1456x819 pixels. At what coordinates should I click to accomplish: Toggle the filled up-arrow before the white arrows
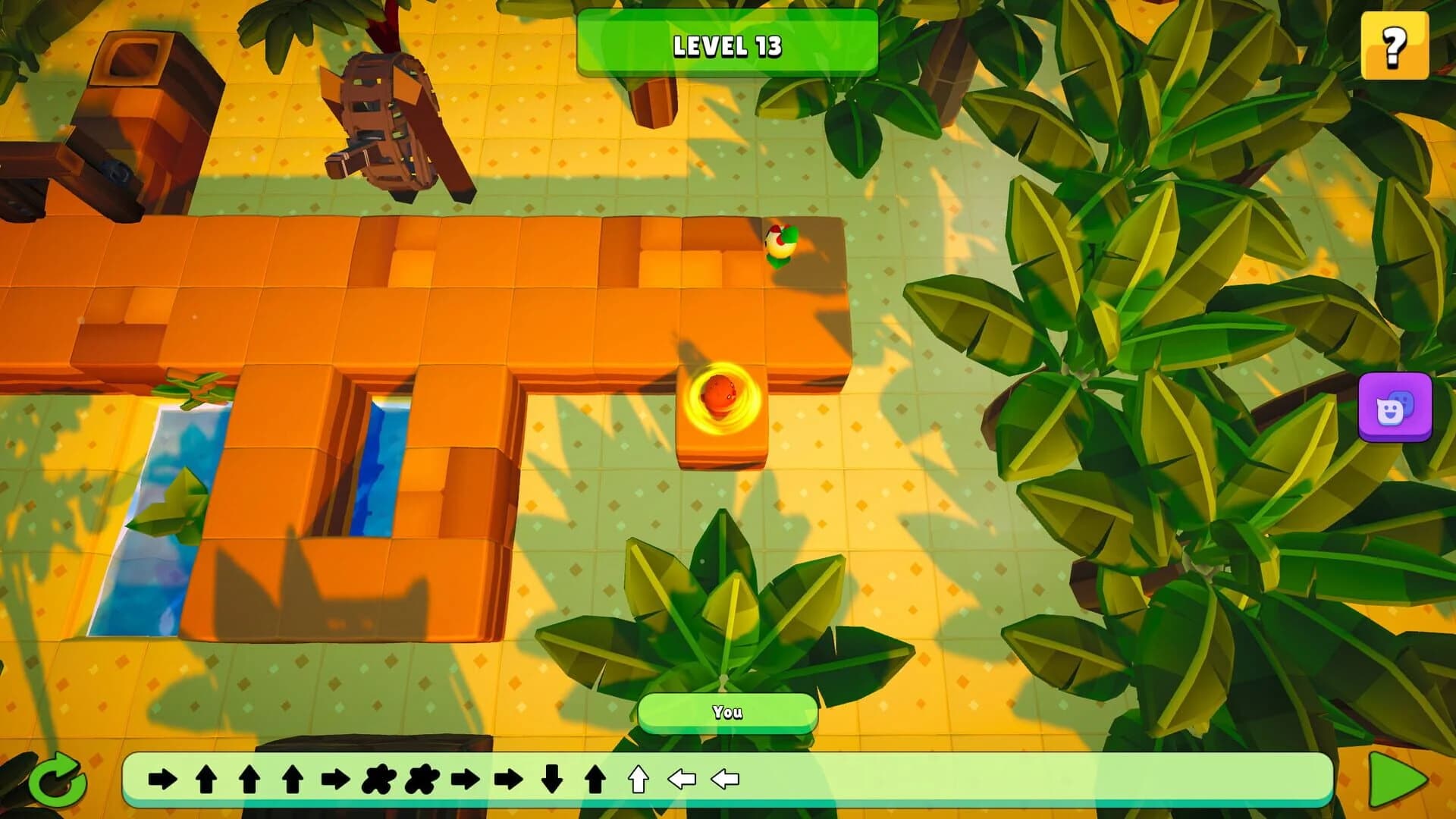594,777
